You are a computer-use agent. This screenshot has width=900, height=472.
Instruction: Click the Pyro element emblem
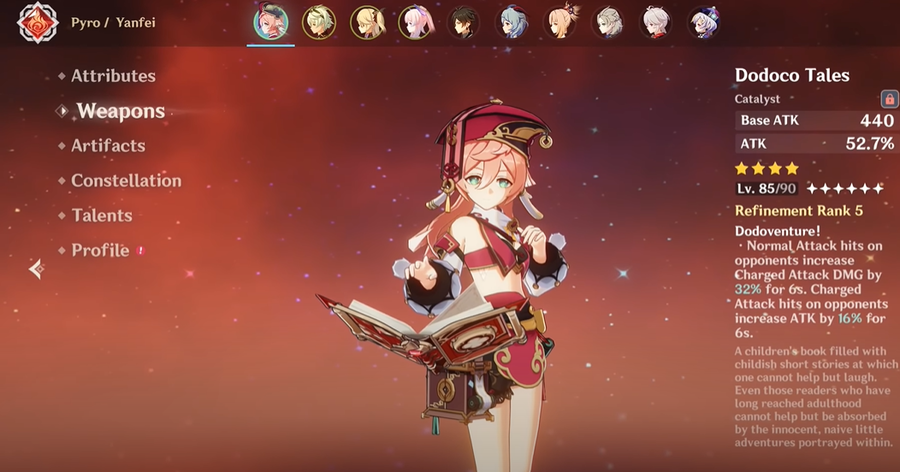point(37,23)
